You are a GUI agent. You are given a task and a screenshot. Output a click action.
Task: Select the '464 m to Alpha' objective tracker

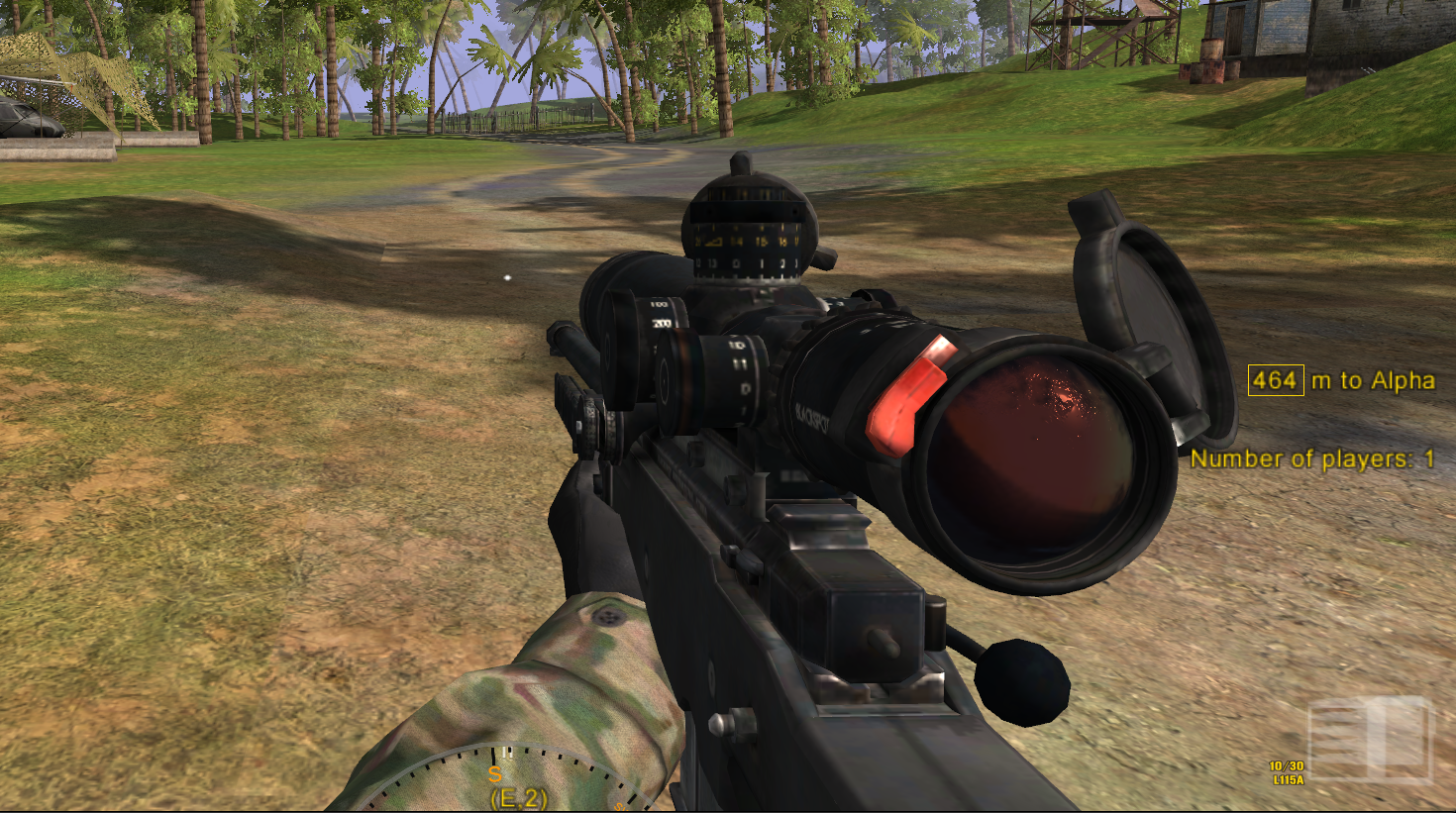1341,380
